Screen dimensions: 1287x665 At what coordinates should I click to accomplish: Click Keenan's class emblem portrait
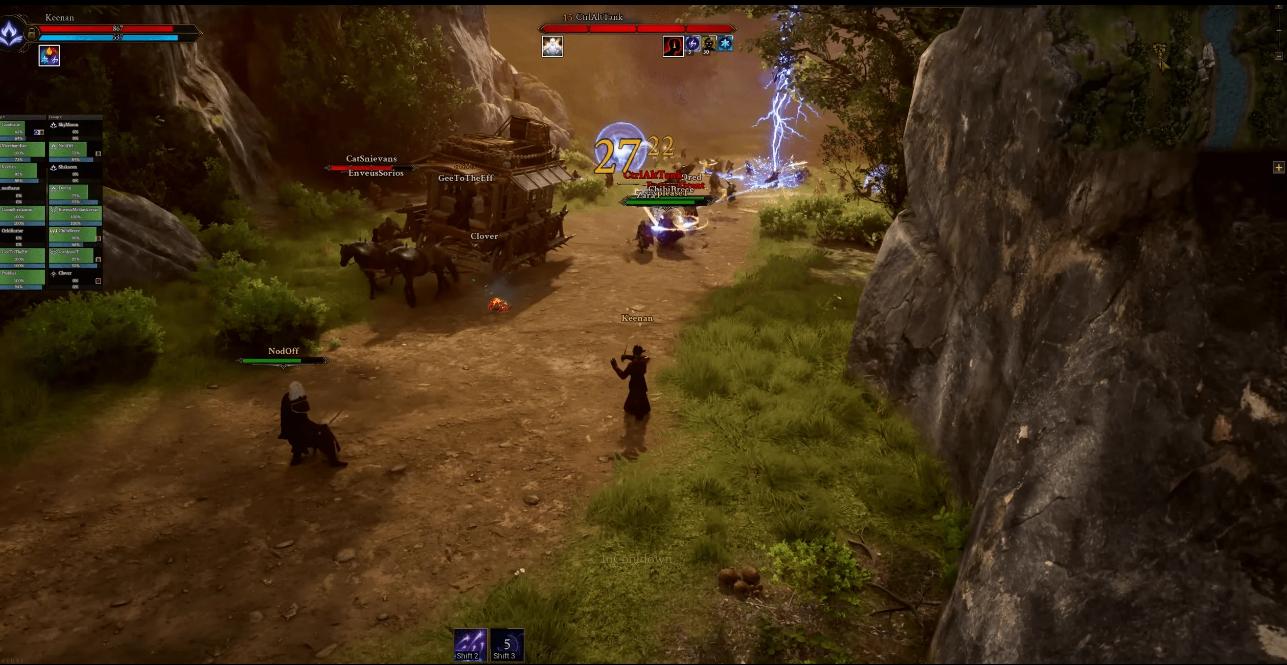[x=12, y=34]
